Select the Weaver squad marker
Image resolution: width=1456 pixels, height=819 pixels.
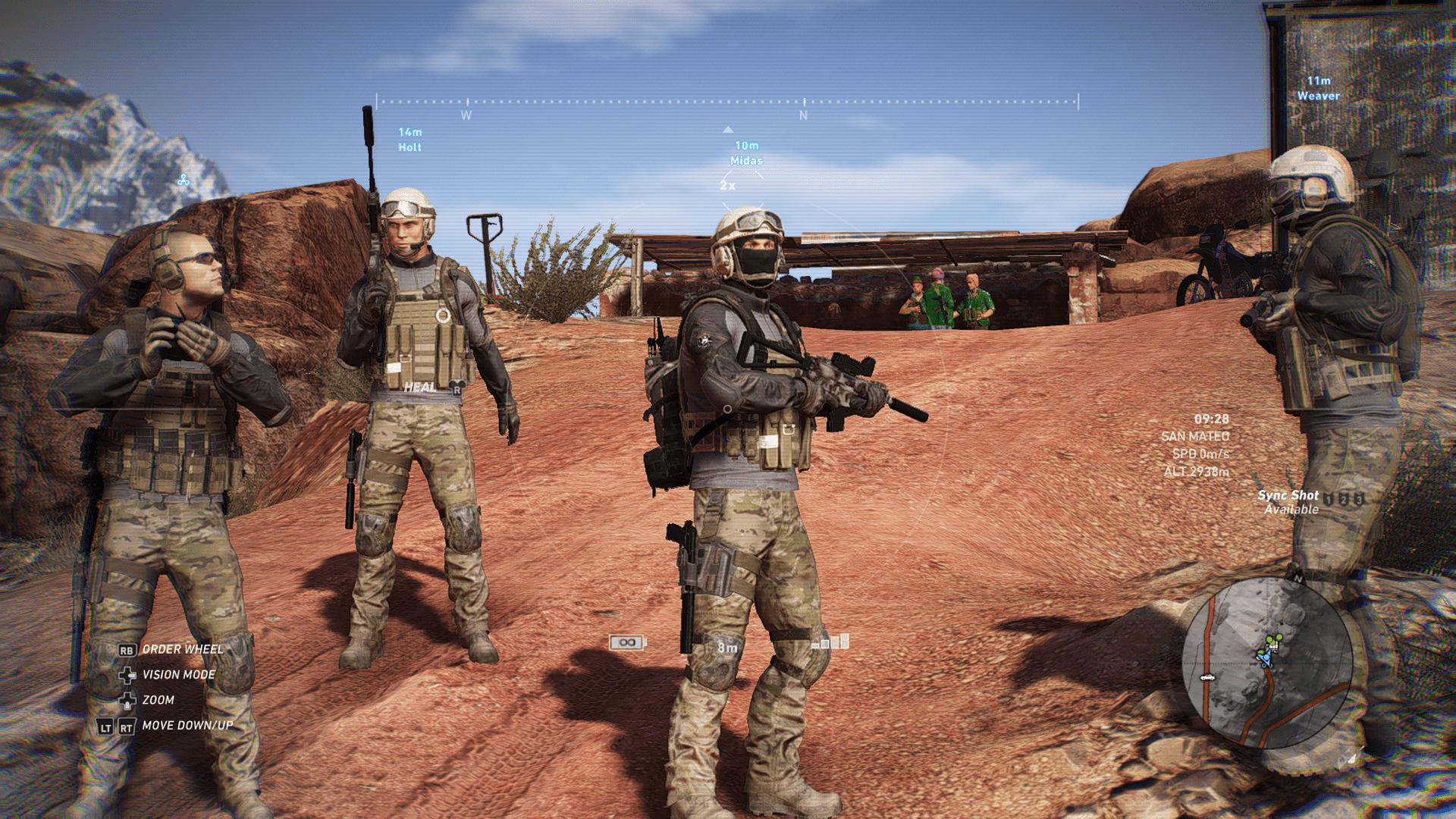(x=1318, y=88)
